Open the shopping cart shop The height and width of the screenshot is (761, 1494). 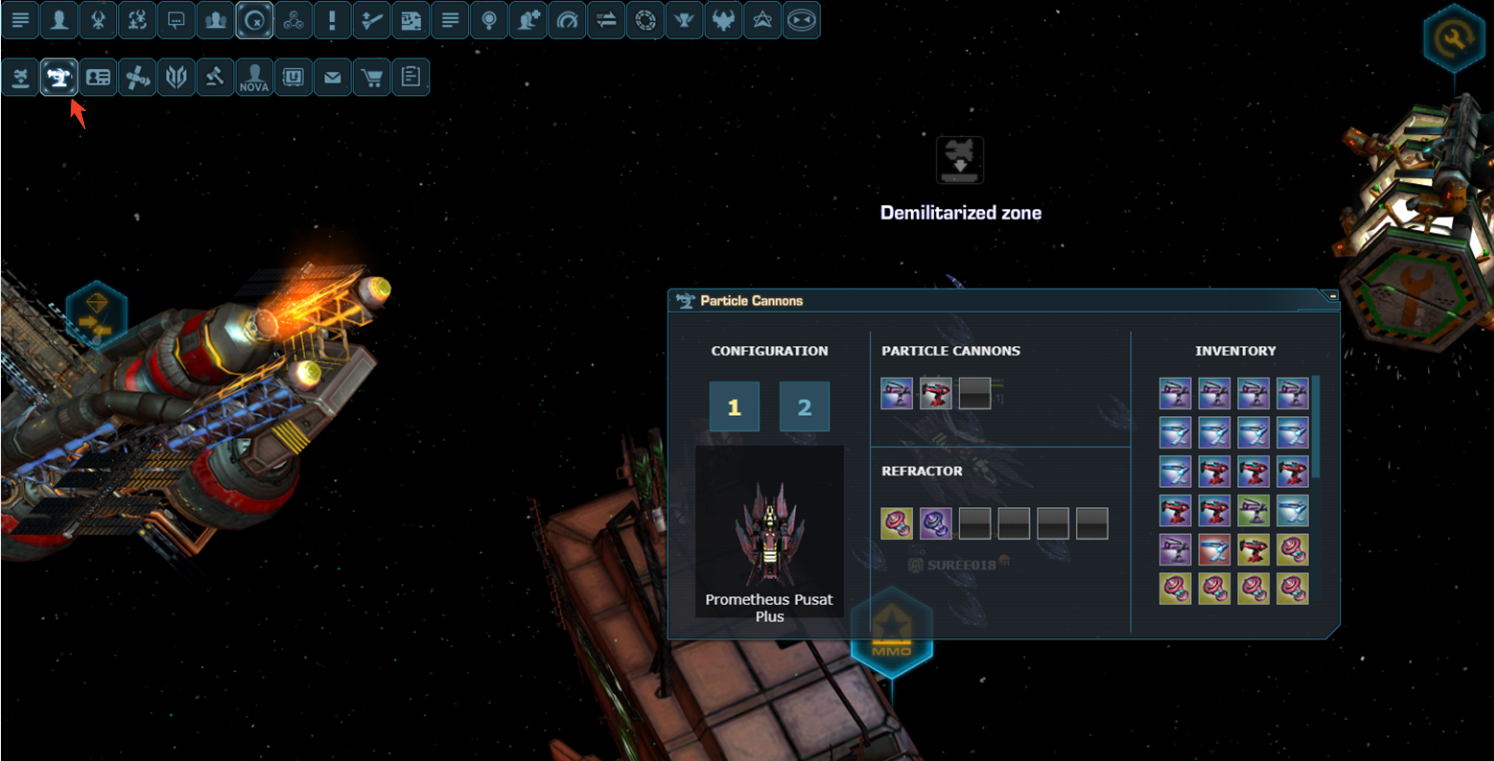click(x=372, y=78)
